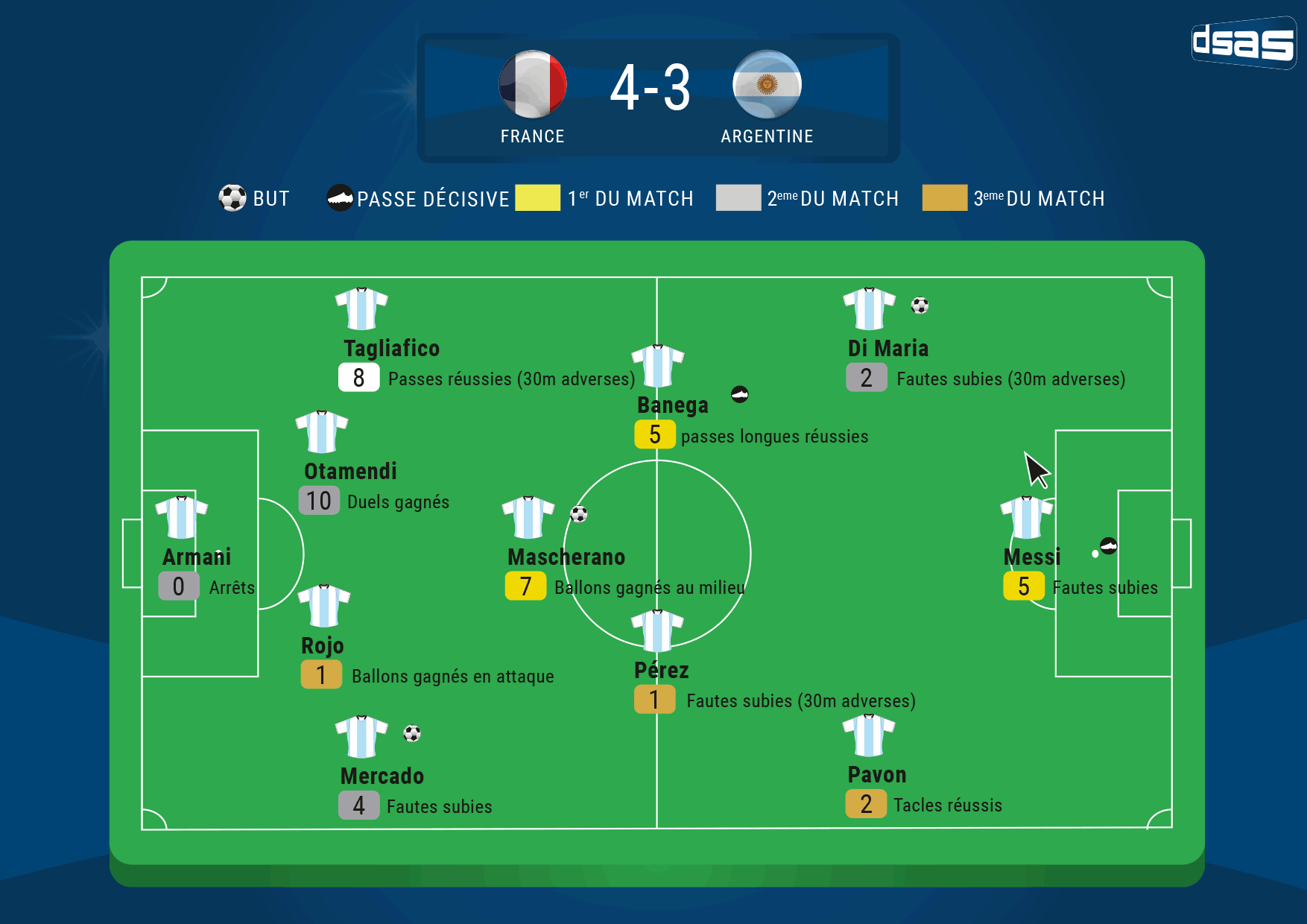Click goalkeeper Armani's jersey

(181, 517)
